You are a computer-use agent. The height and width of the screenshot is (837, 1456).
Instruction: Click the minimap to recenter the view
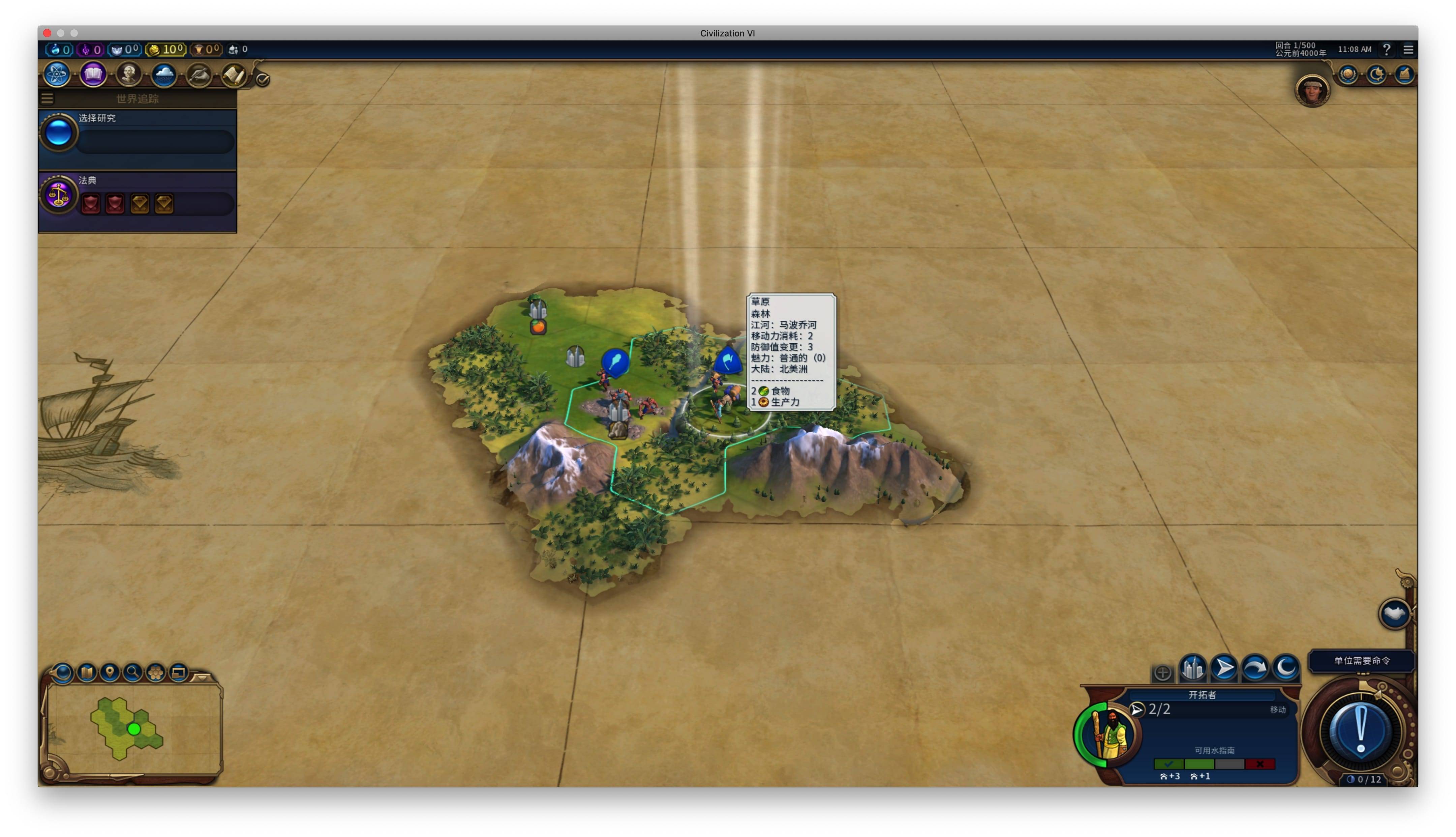coord(133,729)
